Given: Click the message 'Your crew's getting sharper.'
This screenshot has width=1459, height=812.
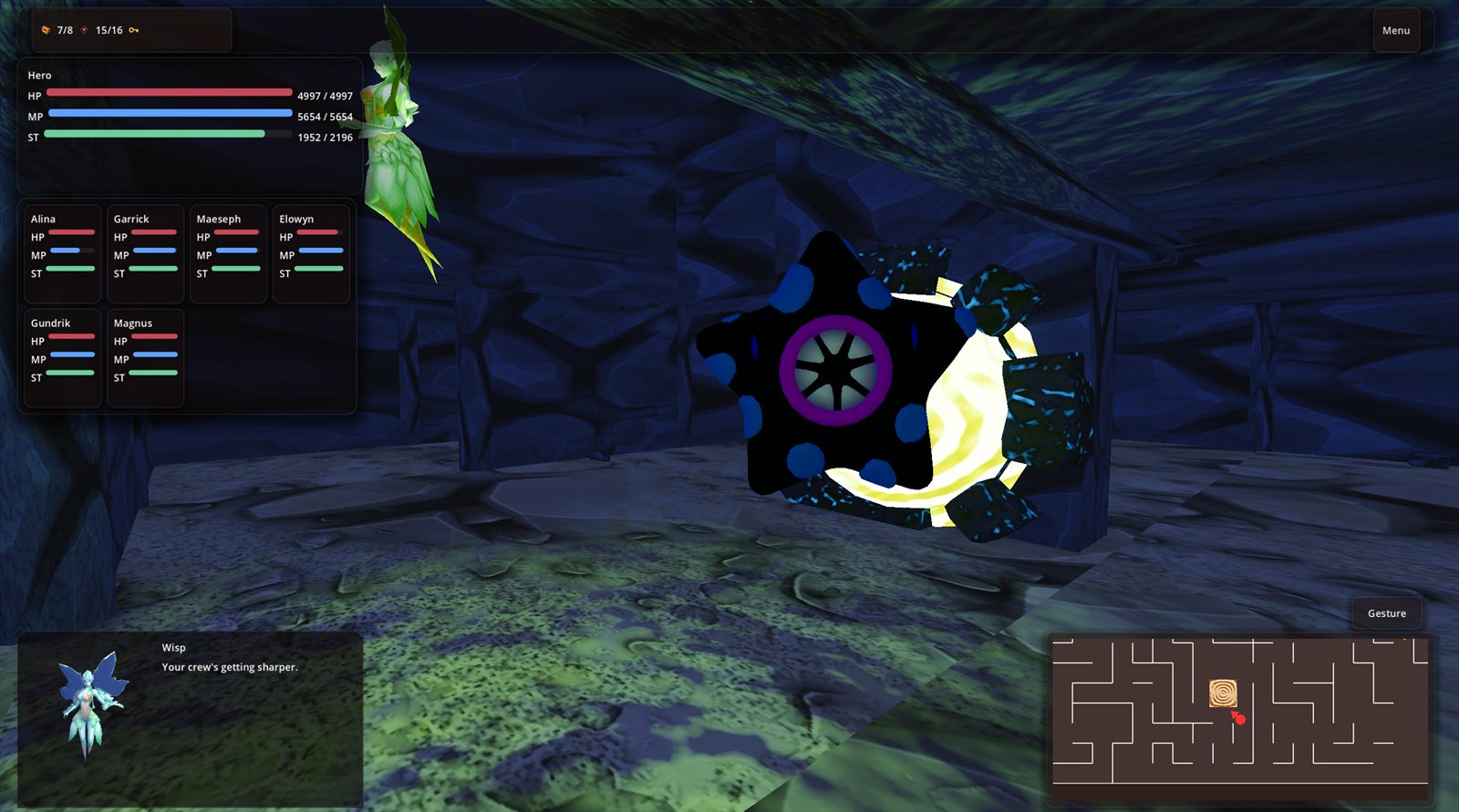Looking at the screenshot, I should click(229, 667).
